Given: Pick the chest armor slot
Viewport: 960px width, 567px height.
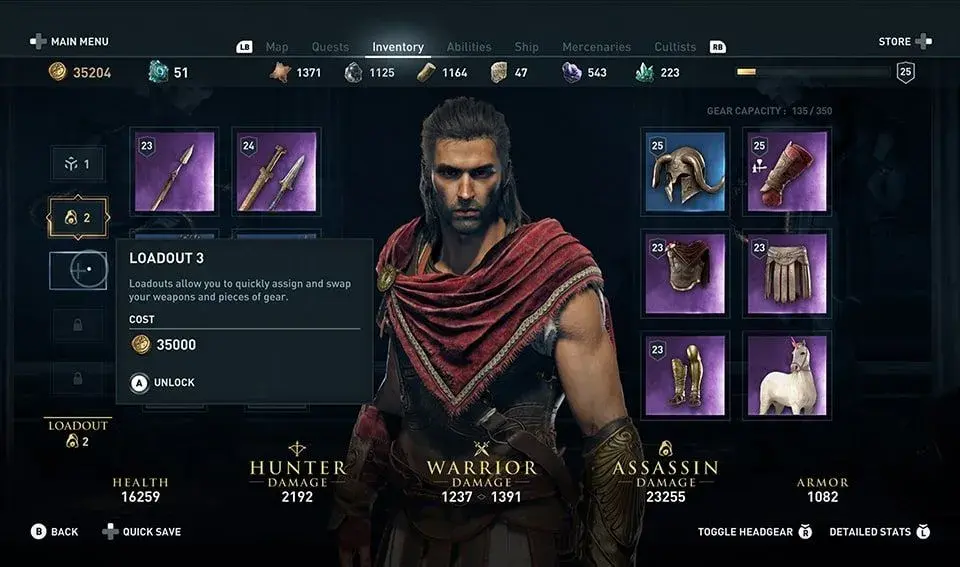Looking at the screenshot, I should [685, 273].
